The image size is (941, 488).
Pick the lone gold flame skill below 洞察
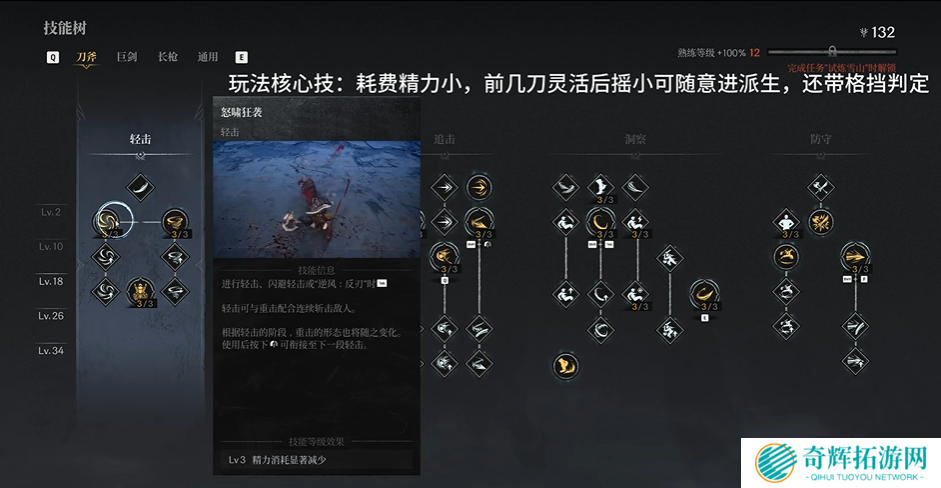coord(565,365)
